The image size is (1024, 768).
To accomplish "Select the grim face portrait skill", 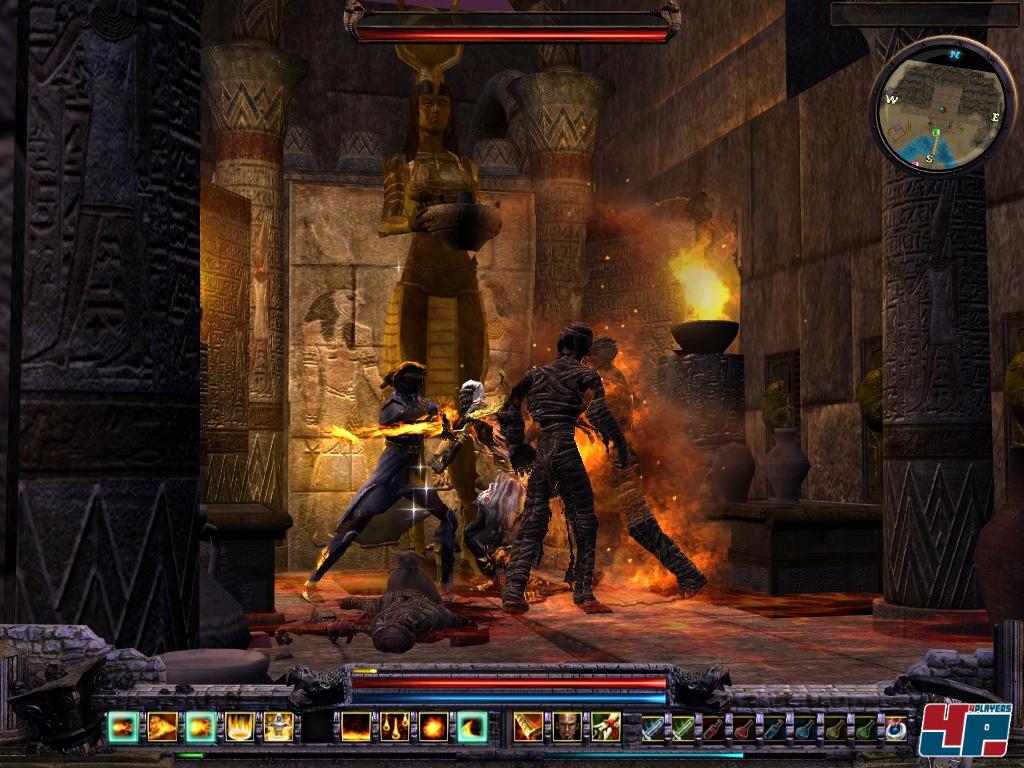I will tap(567, 726).
